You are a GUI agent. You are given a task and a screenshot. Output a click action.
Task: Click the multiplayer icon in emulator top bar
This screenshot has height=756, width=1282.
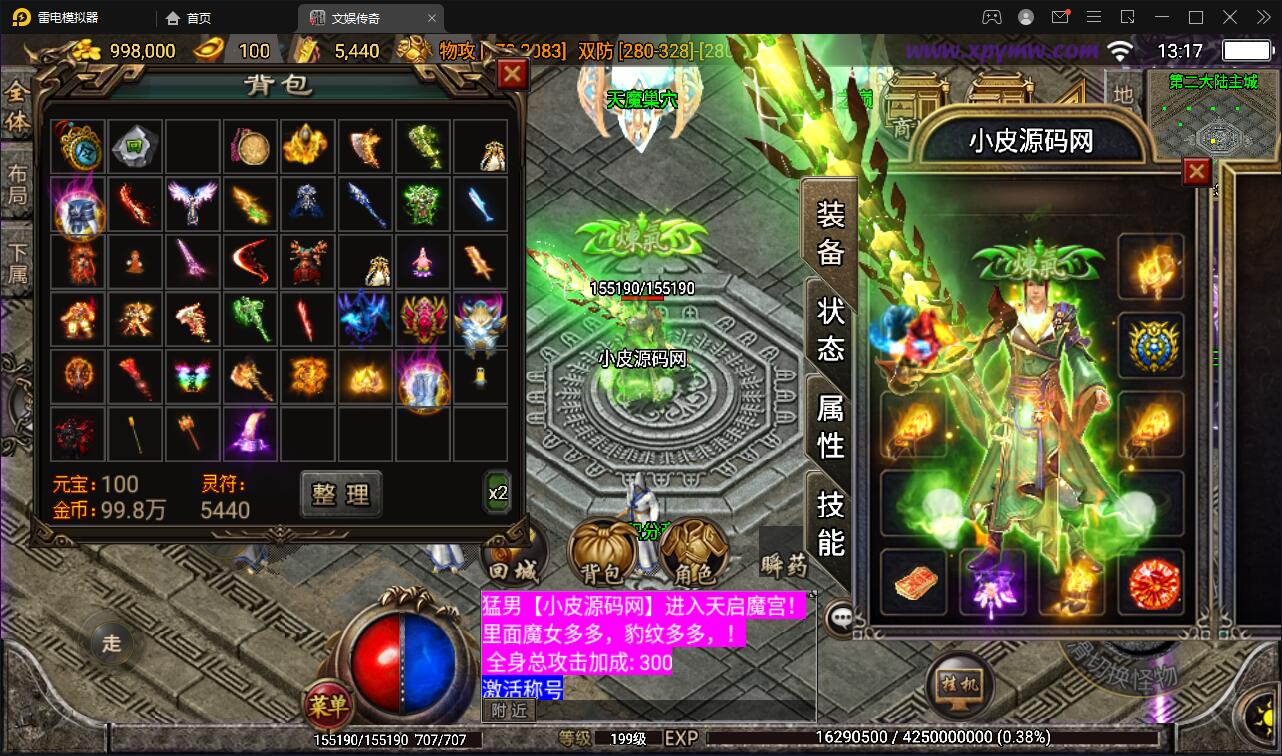click(x=992, y=17)
